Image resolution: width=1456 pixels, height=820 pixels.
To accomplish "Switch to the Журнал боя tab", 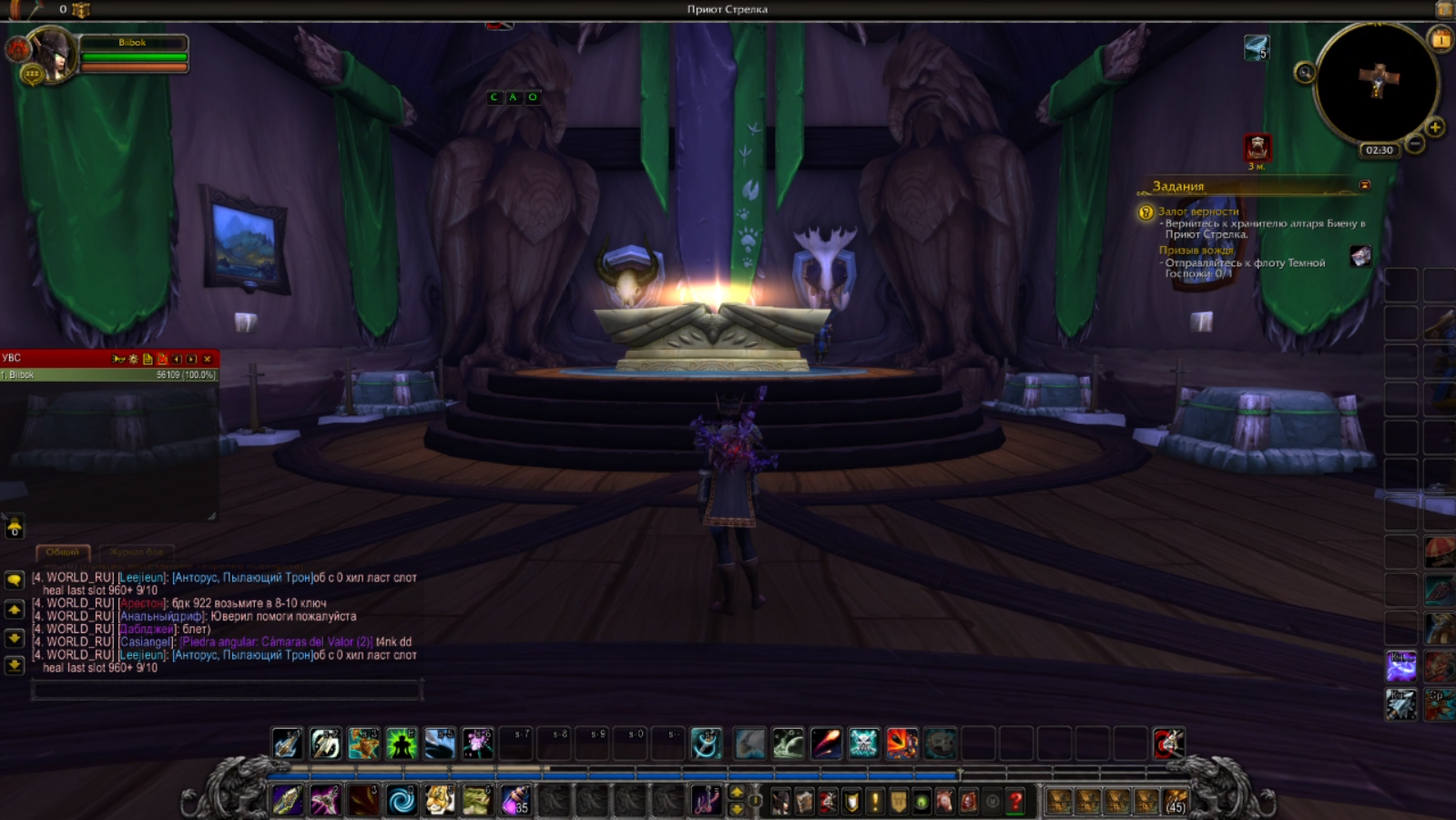I will click(x=137, y=552).
